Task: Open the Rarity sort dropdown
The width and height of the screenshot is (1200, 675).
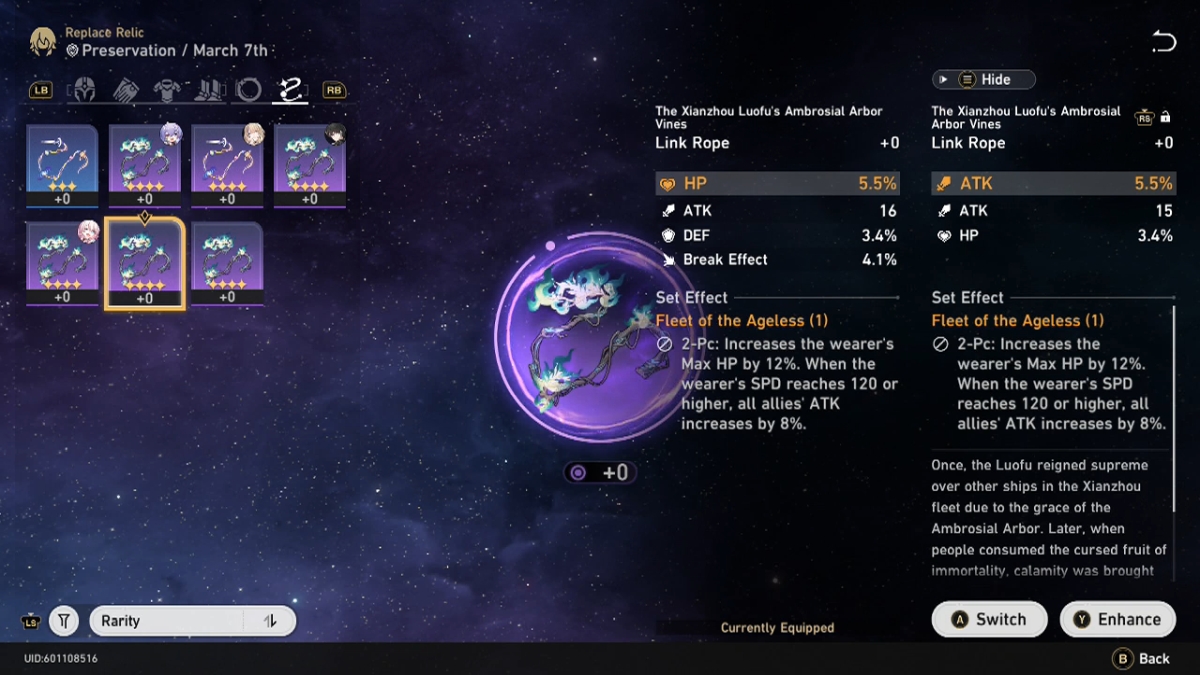Action: point(170,621)
